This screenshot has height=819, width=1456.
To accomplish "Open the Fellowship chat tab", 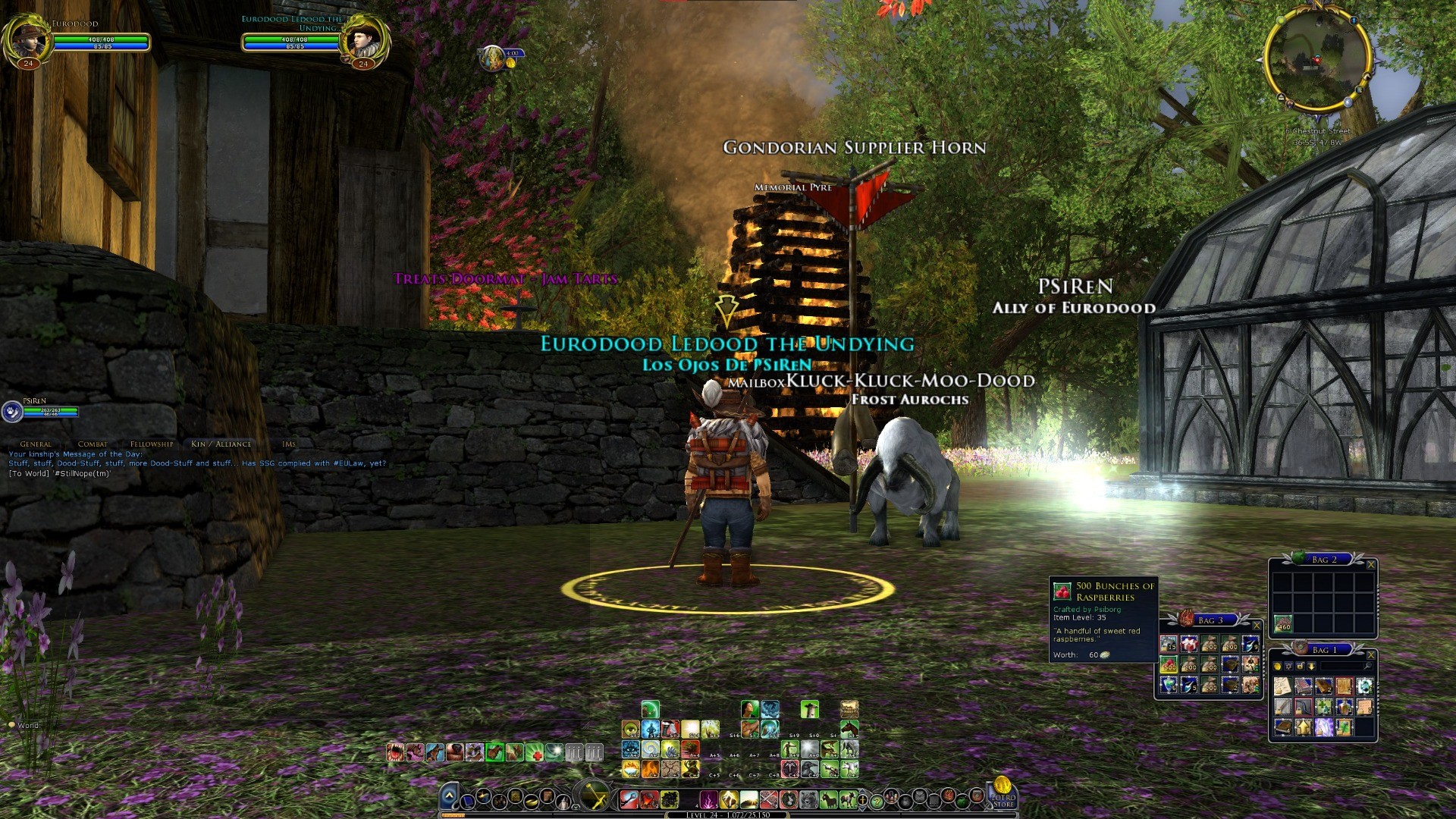I will coord(152,444).
